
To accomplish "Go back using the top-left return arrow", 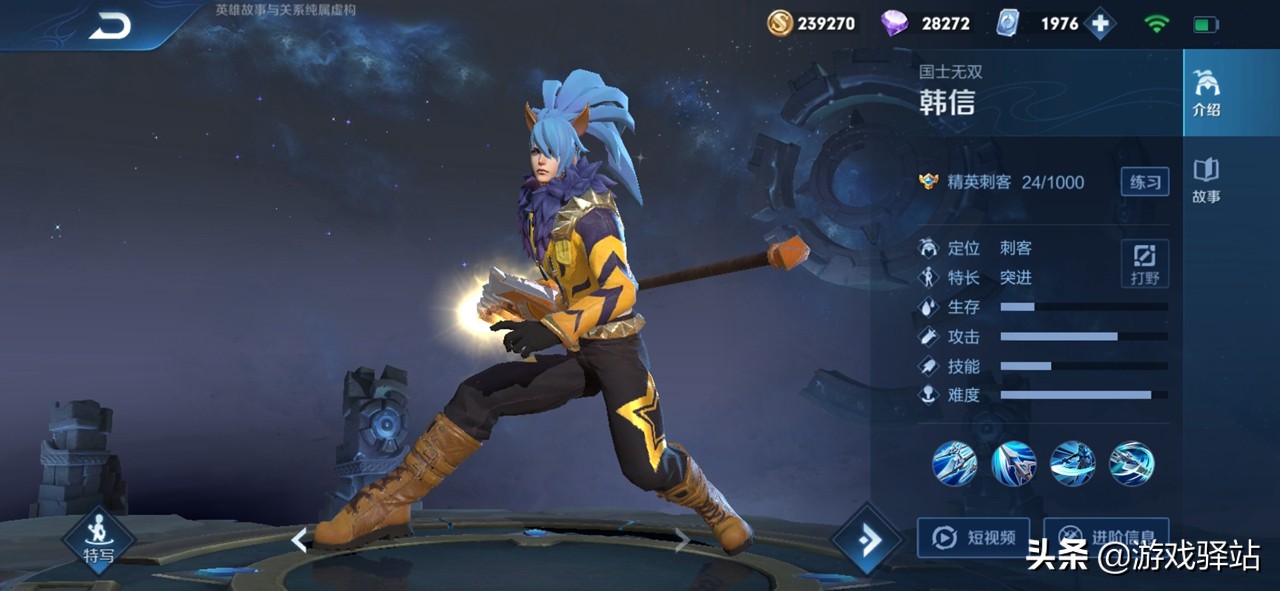I will [x=110, y=27].
